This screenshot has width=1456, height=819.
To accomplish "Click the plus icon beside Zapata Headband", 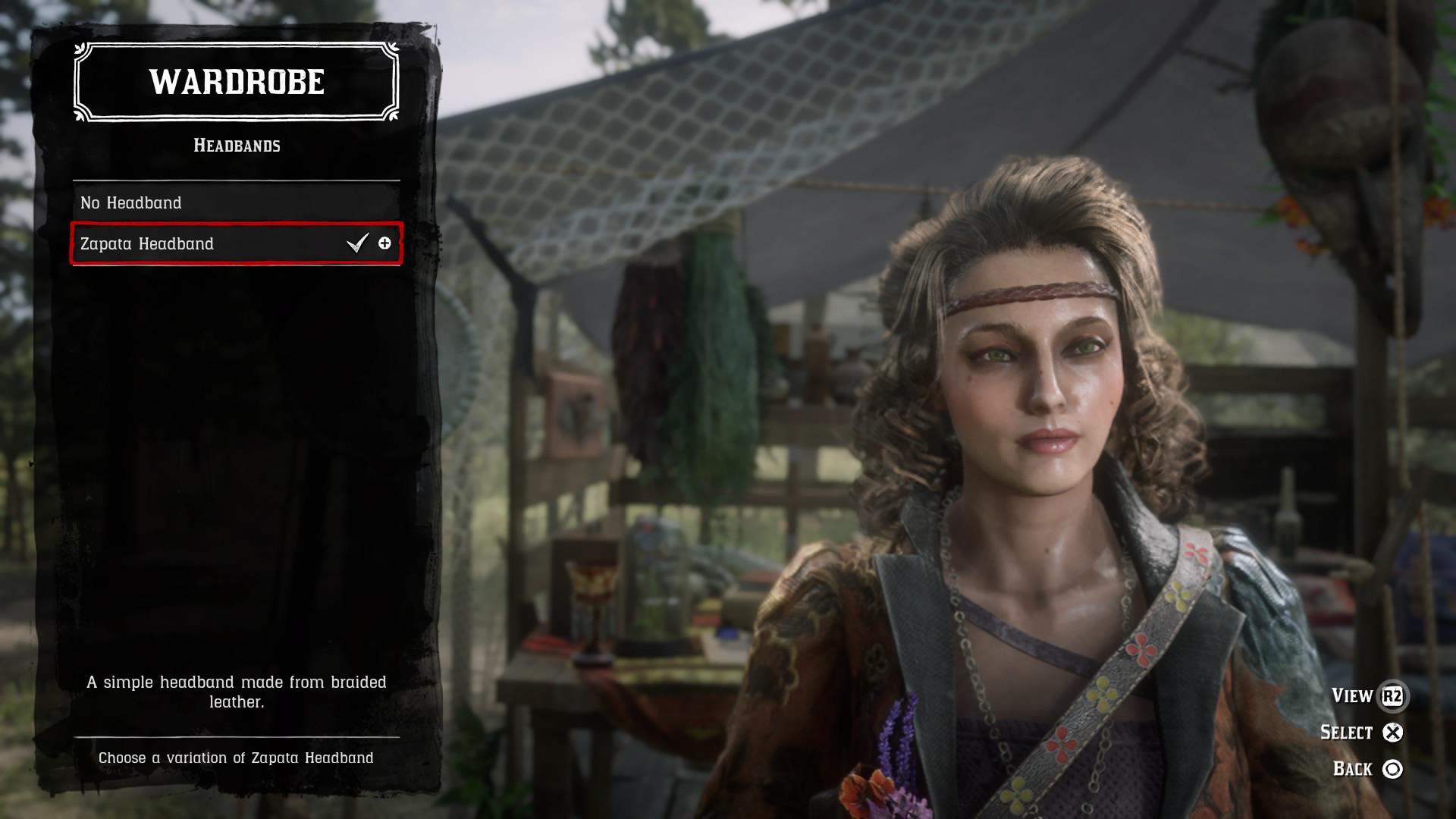I will pos(386,244).
